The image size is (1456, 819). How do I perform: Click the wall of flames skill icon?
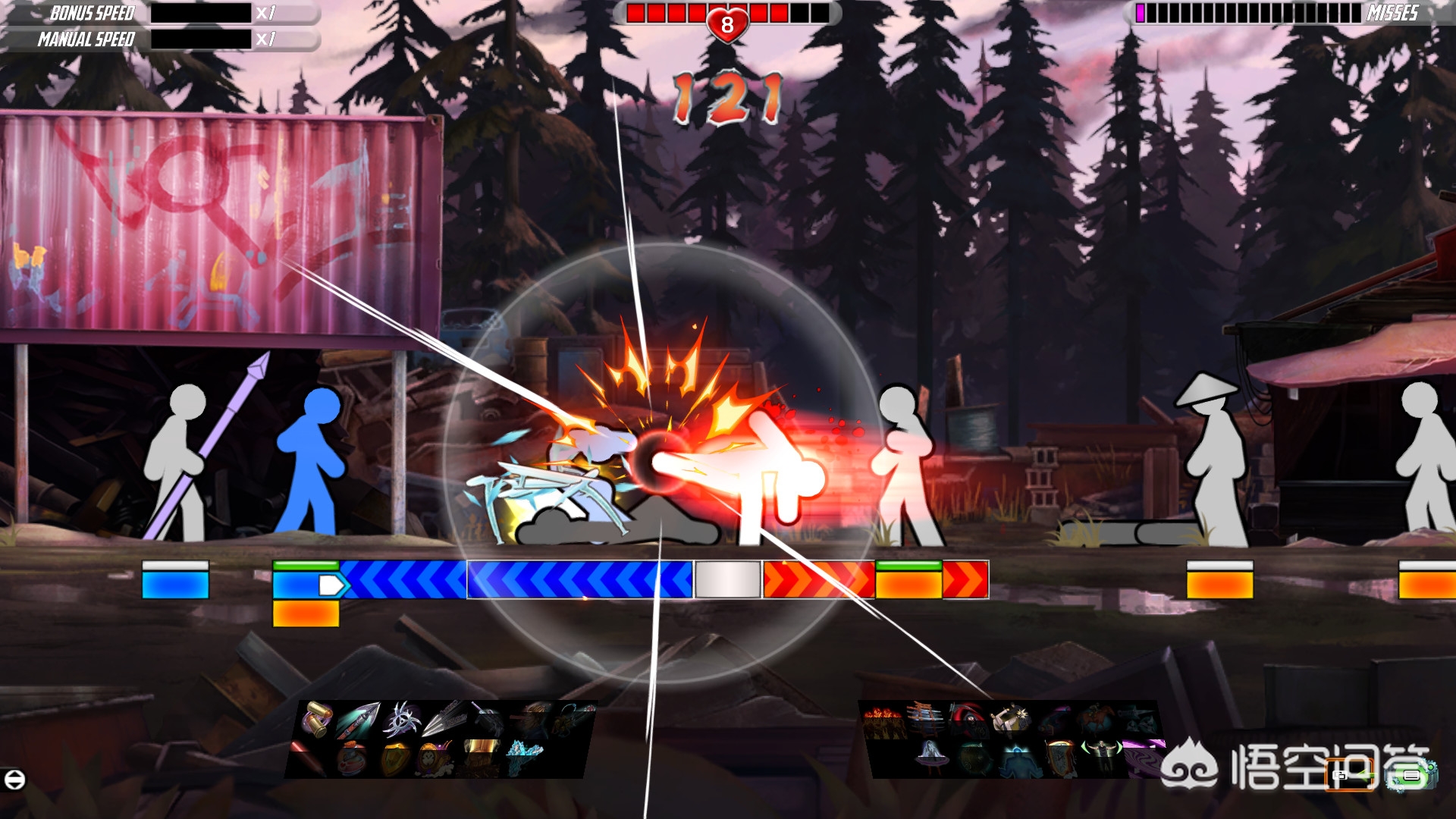point(883,720)
